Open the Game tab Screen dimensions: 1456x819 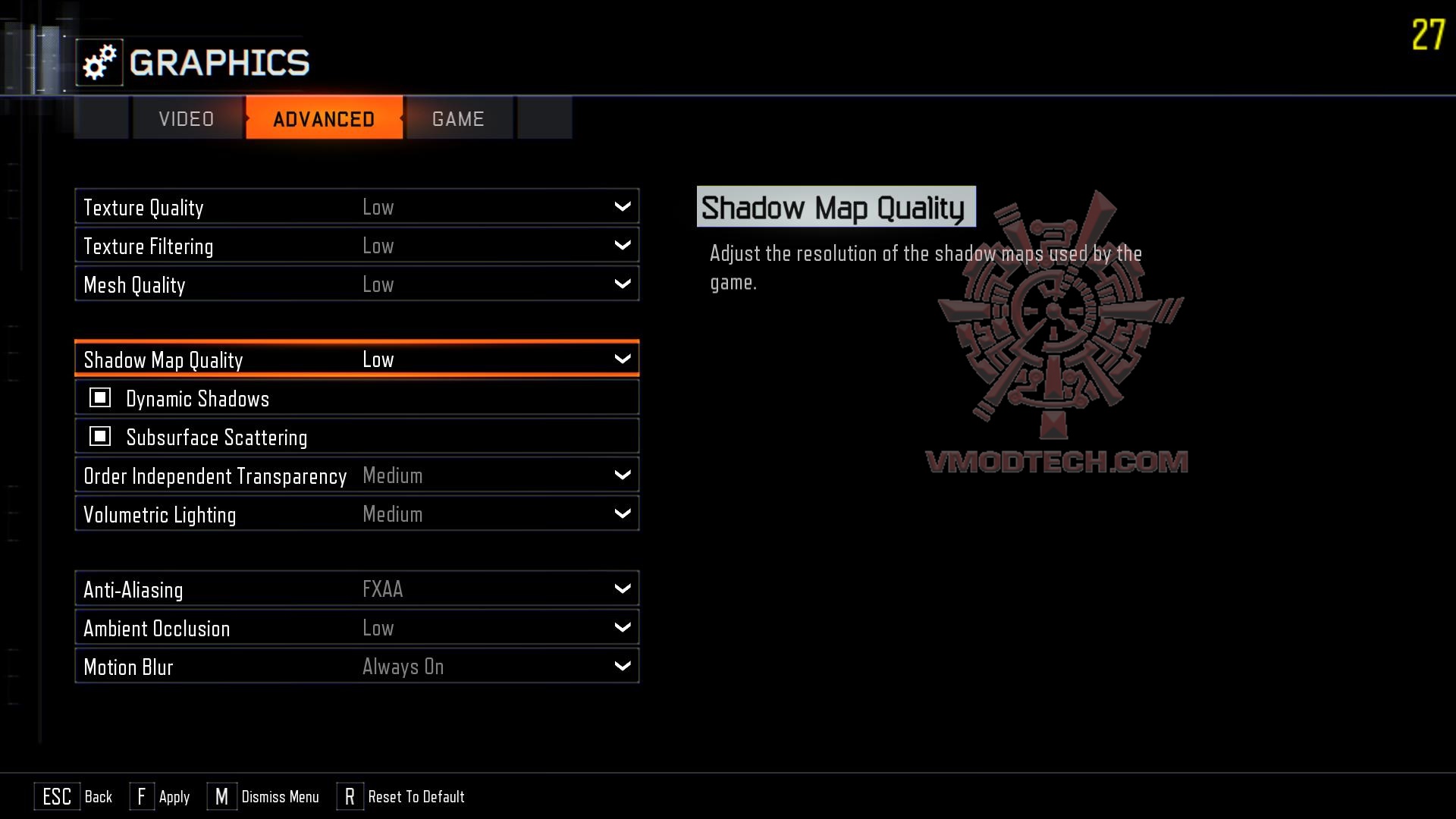458,119
